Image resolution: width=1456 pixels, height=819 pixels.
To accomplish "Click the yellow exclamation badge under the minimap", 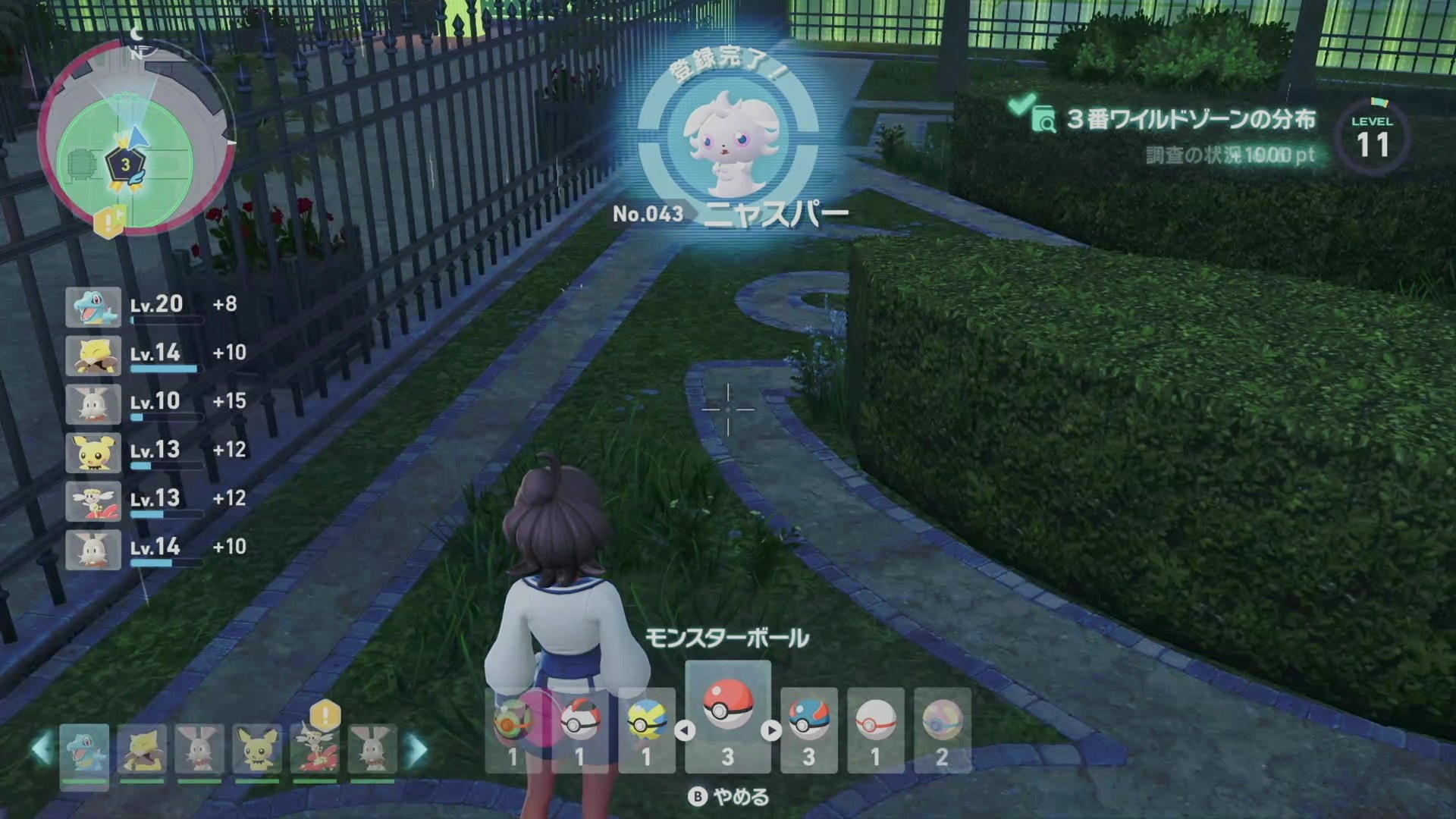I will point(108,221).
